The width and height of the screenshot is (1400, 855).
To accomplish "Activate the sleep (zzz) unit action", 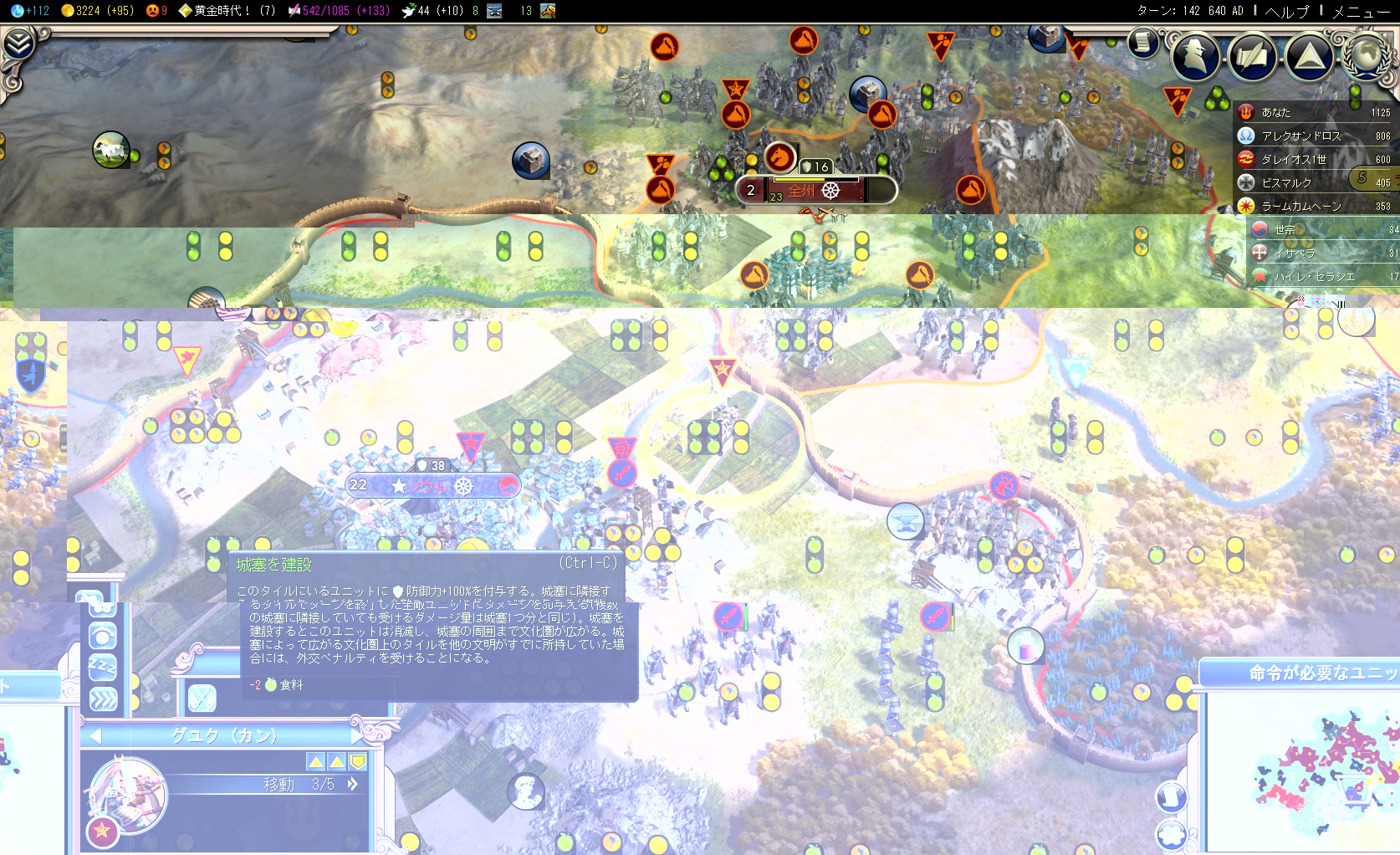I will click(103, 667).
